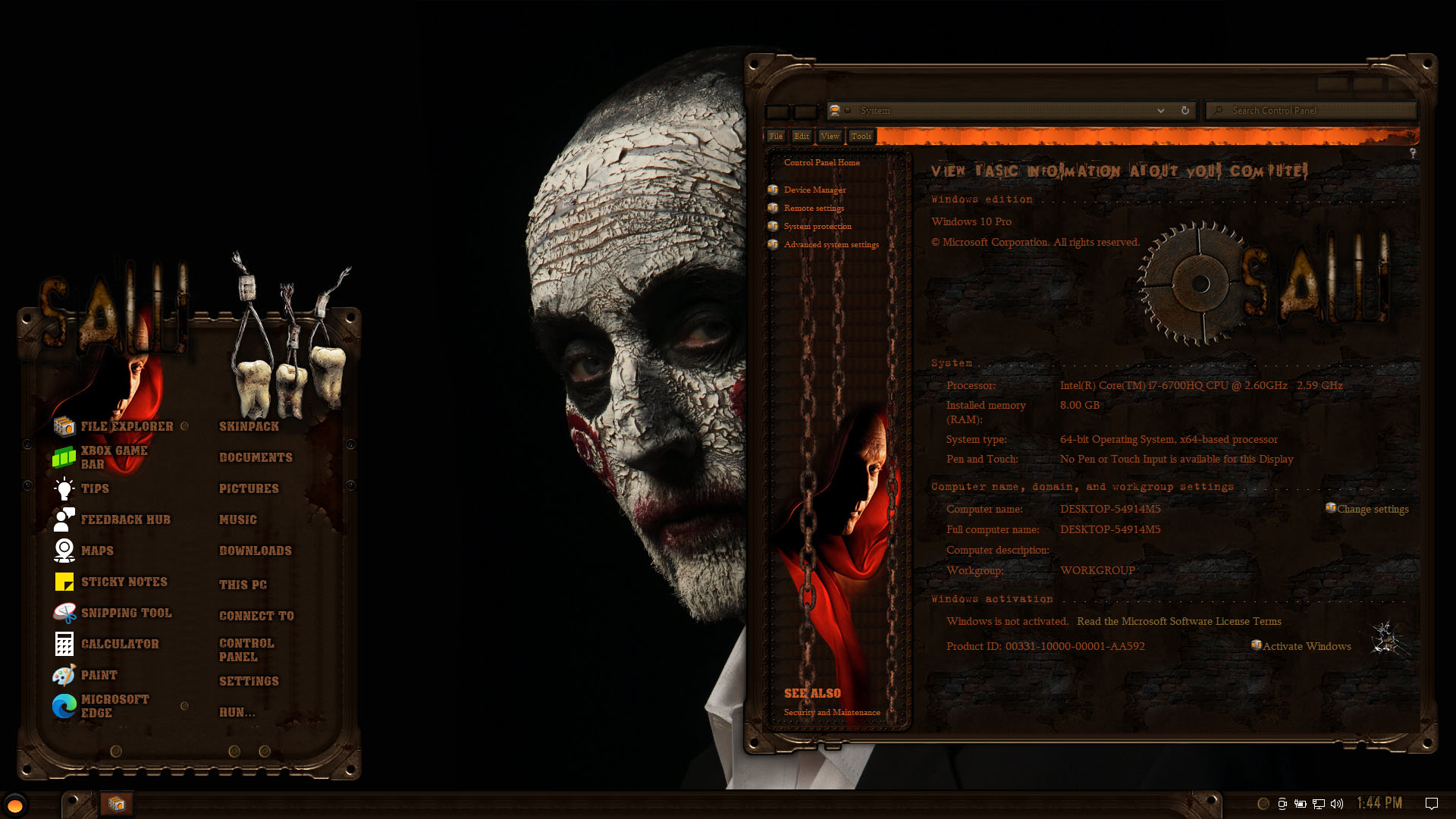Click the Activate Windows link

(1306, 646)
